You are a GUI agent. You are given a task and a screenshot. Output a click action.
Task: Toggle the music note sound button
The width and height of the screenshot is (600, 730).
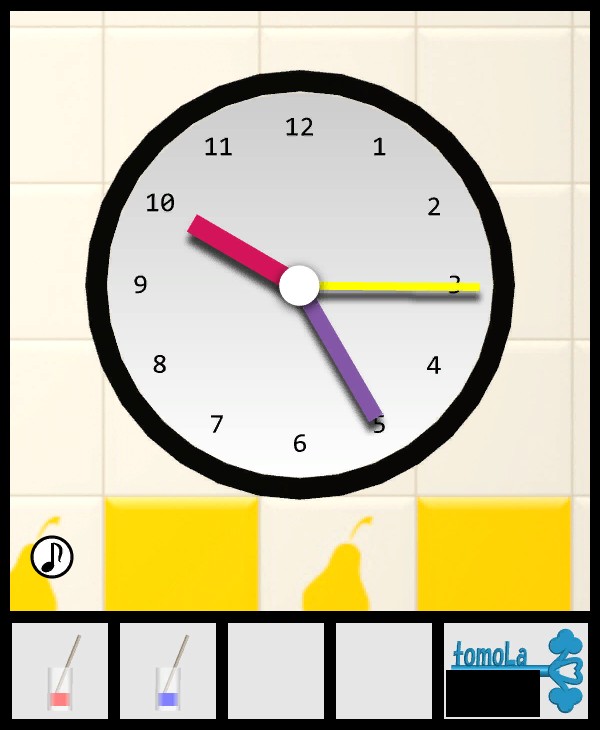[x=52, y=556]
